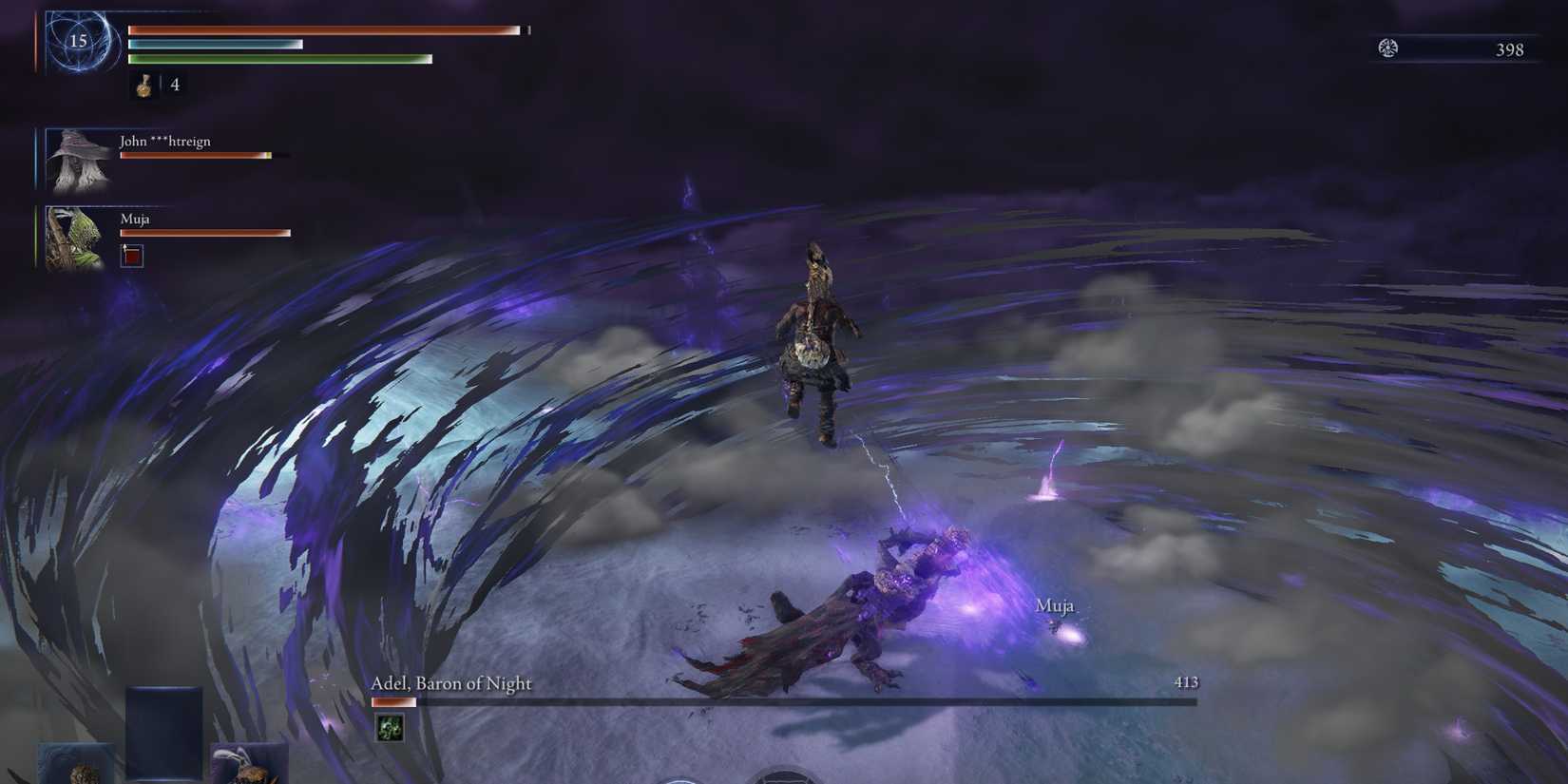Click Muja's attack buff icon
The width and height of the screenshot is (1568, 784).
pos(132,256)
